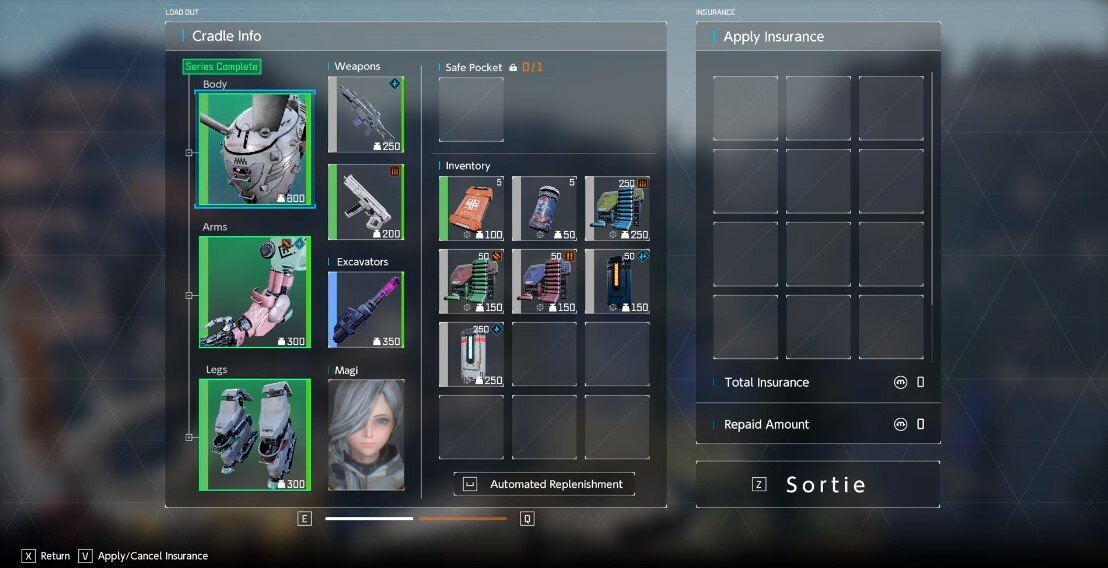Screen dimensions: 1108x568
Task: Pick the white pistol weapon slot
Action: [366, 202]
